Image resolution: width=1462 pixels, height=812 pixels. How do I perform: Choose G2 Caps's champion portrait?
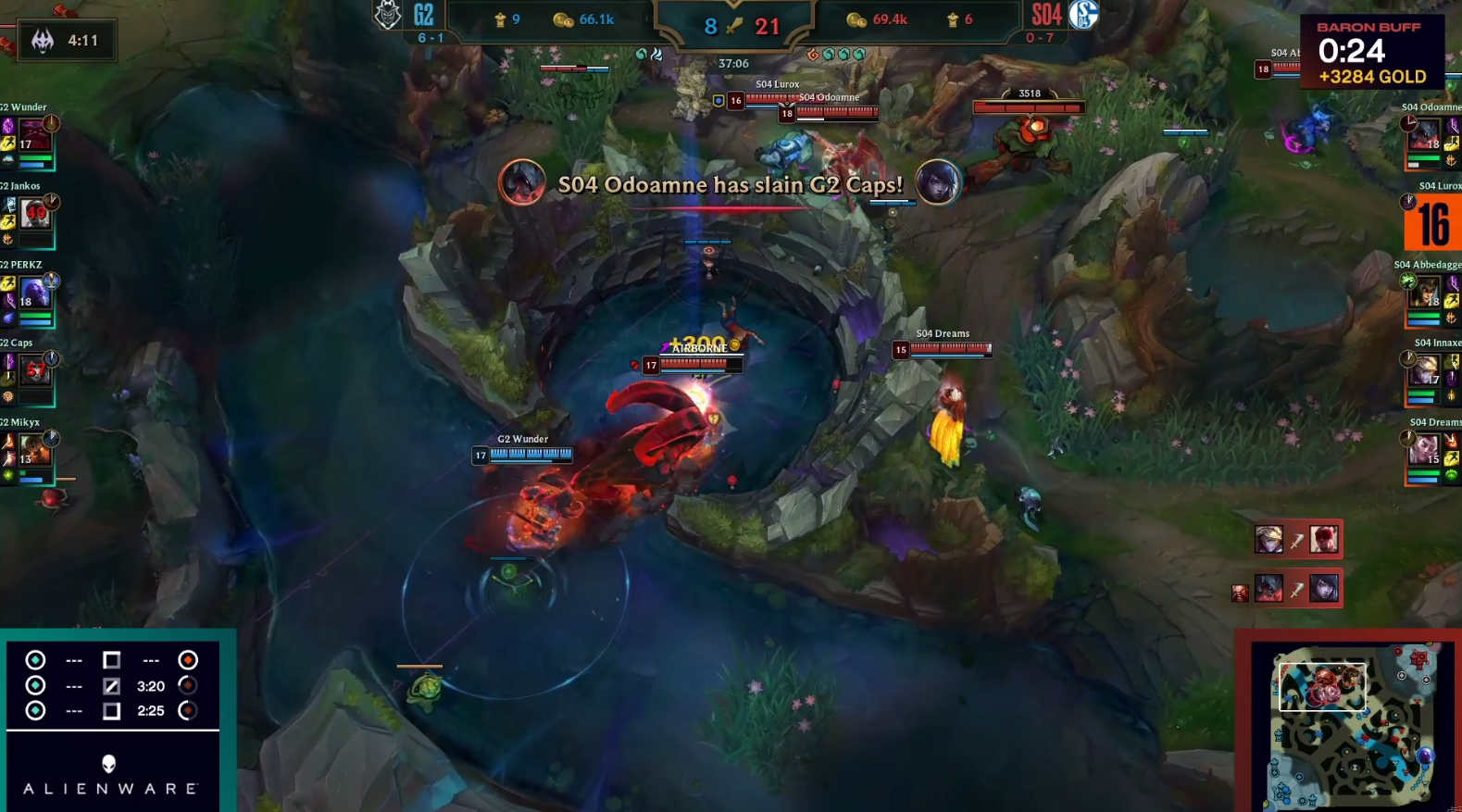pyautogui.click(x=33, y=371)
